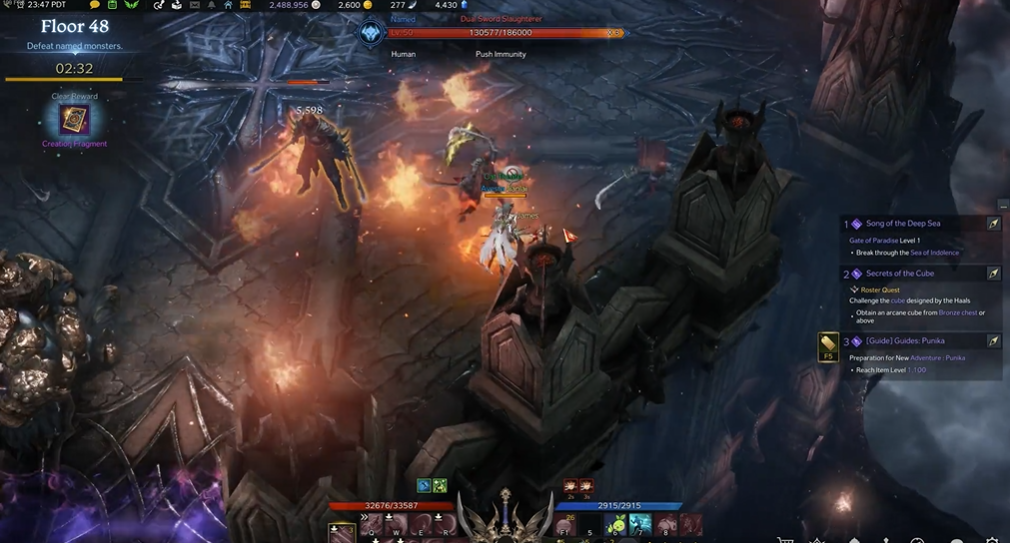
Task: Use the gold tag F5 quest item
Action: pos(828,346)
